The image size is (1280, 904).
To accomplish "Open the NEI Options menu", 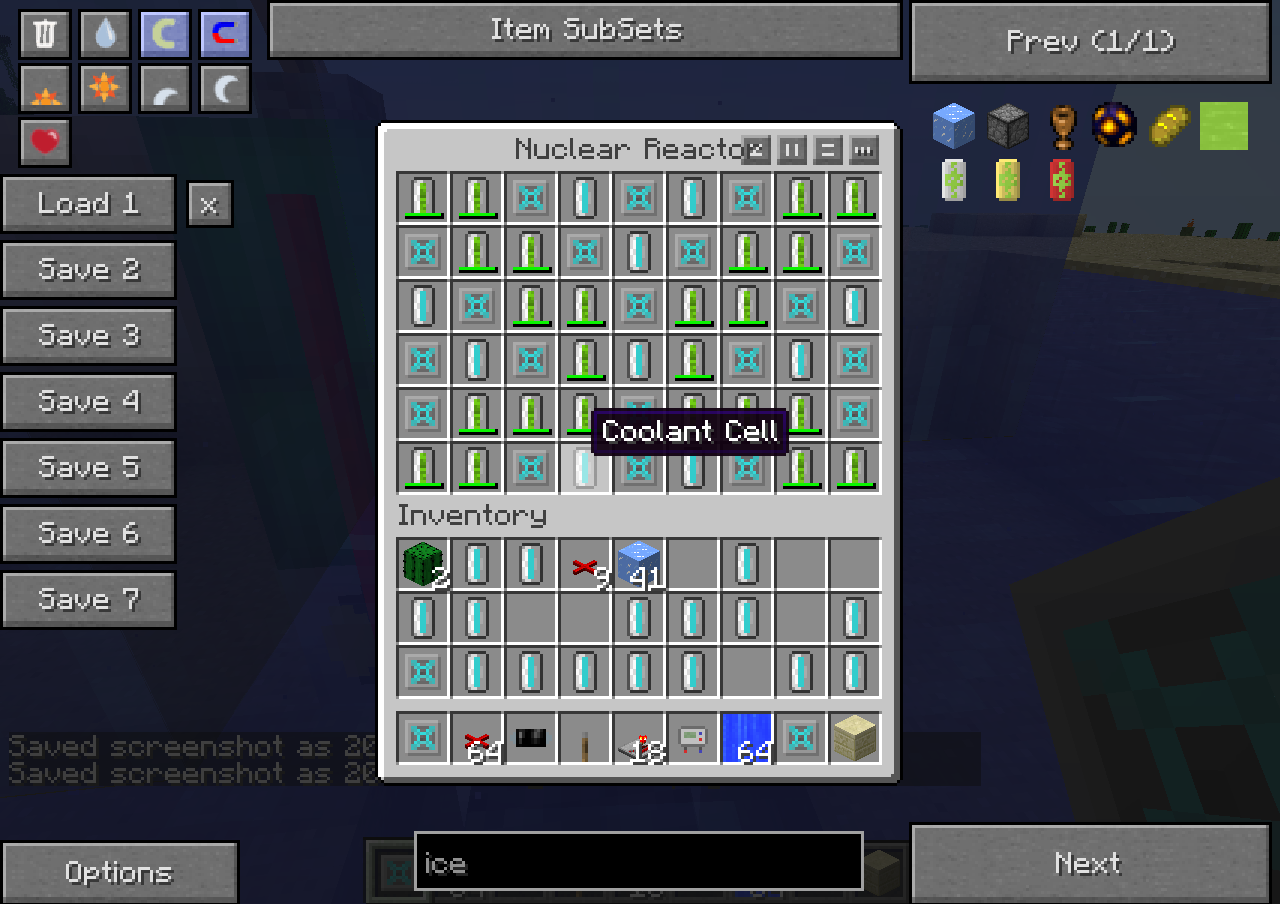I will (118, 872).
